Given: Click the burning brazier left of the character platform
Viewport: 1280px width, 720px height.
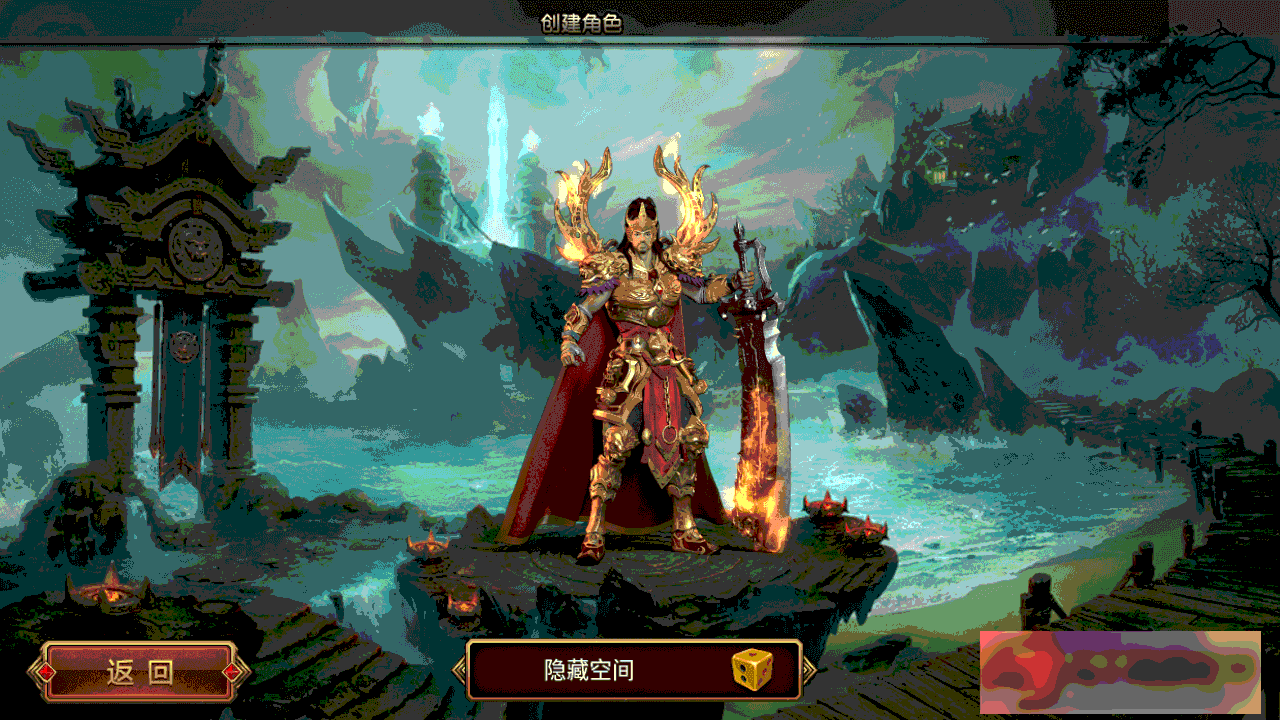Looking at the screenshot, I should 428,545.
